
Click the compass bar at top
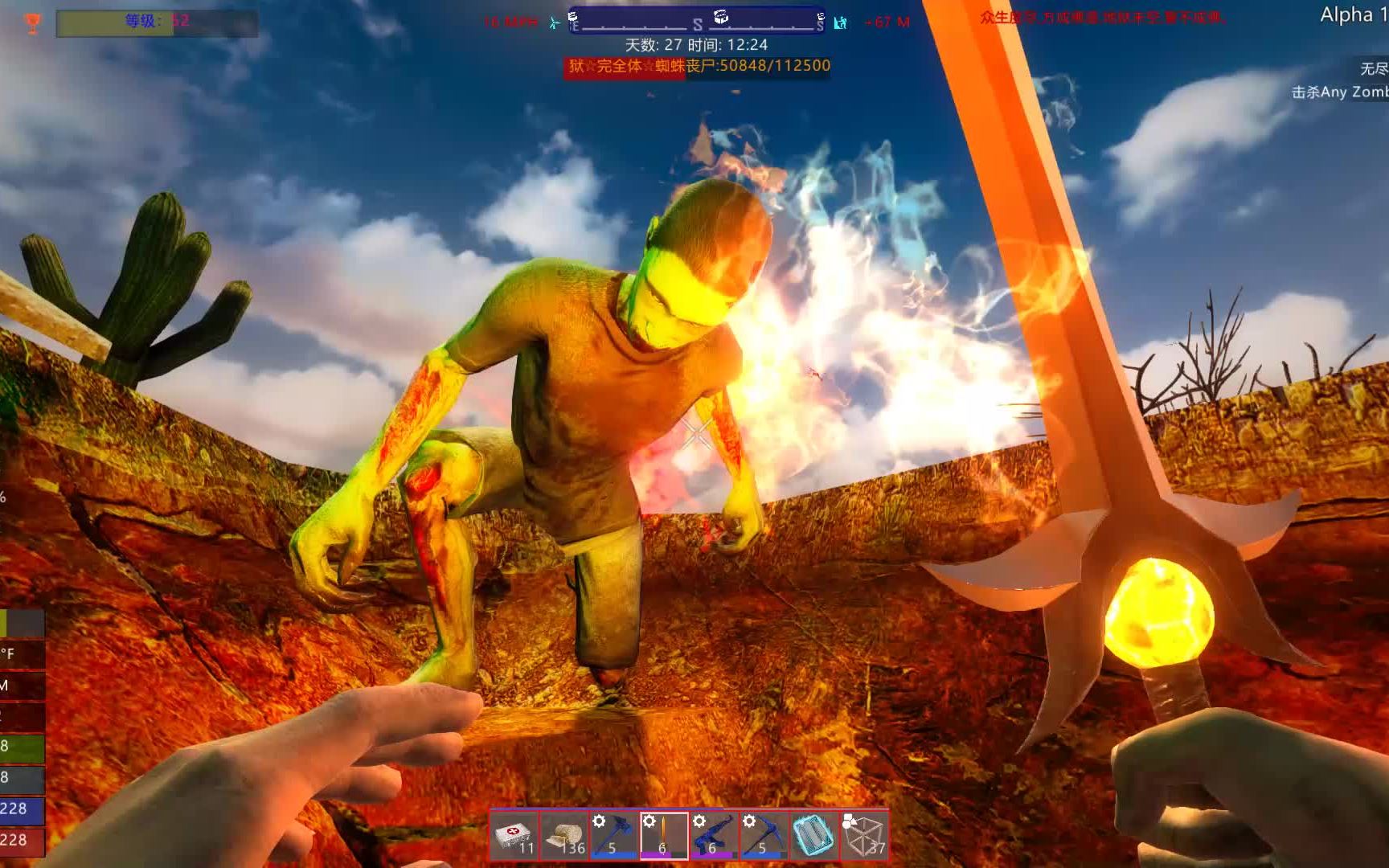click(696, 20)
